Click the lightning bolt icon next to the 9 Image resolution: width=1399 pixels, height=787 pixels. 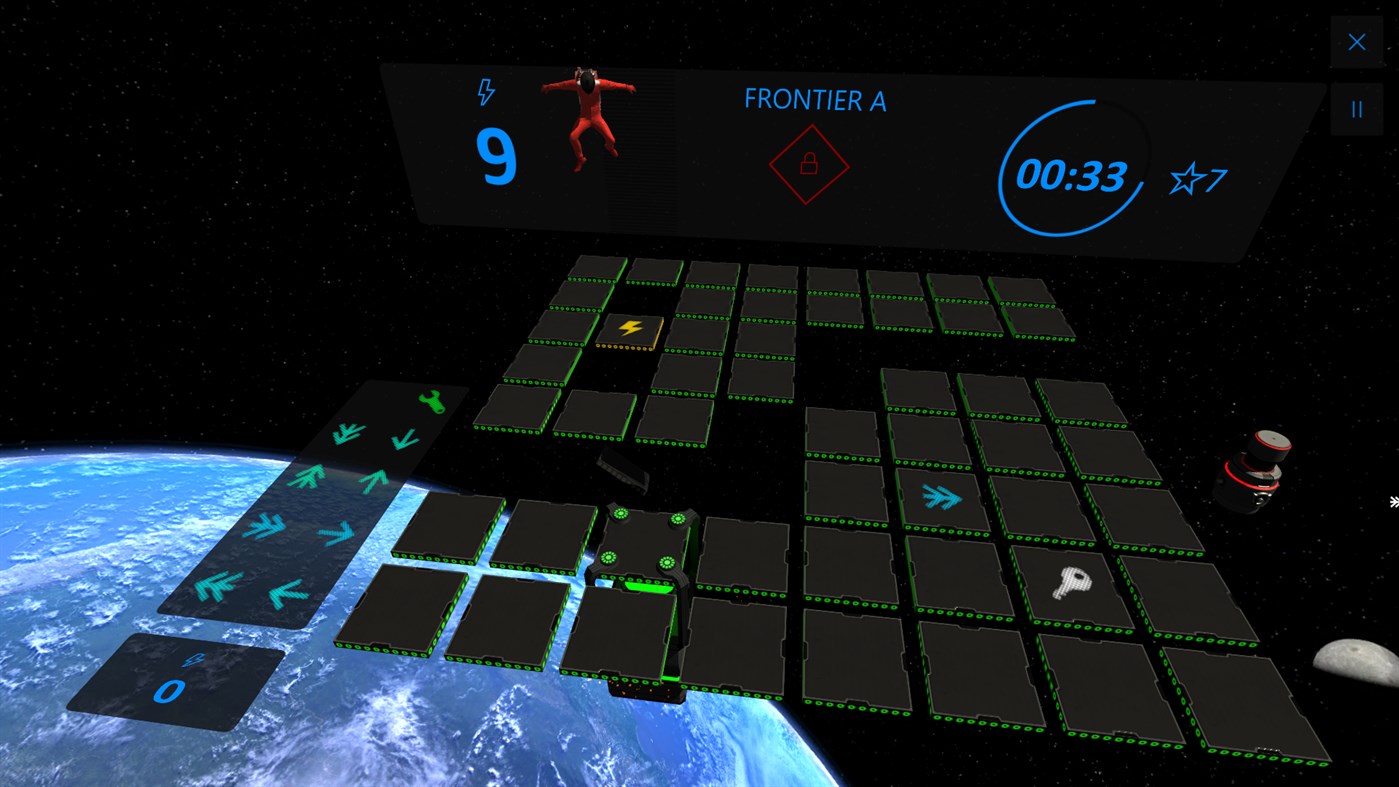[x=486, y=92]
